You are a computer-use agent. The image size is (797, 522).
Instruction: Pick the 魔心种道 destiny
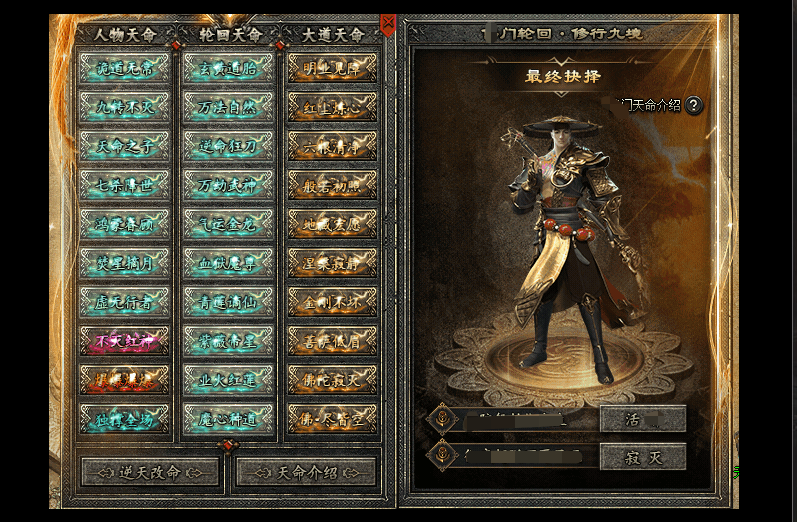pos(229,417)
